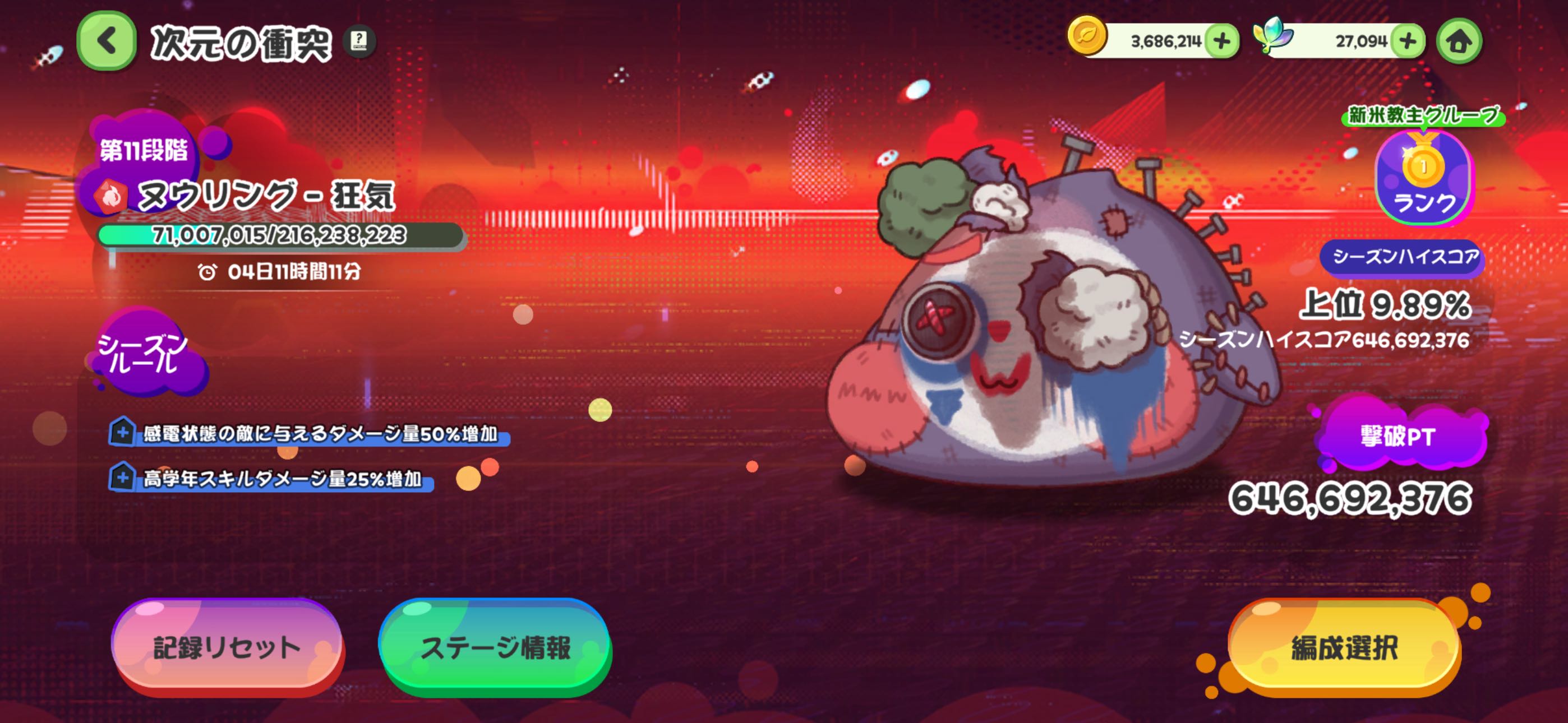
Task: Add more crystals with the plus button
Action: [x=1409, y=41]
